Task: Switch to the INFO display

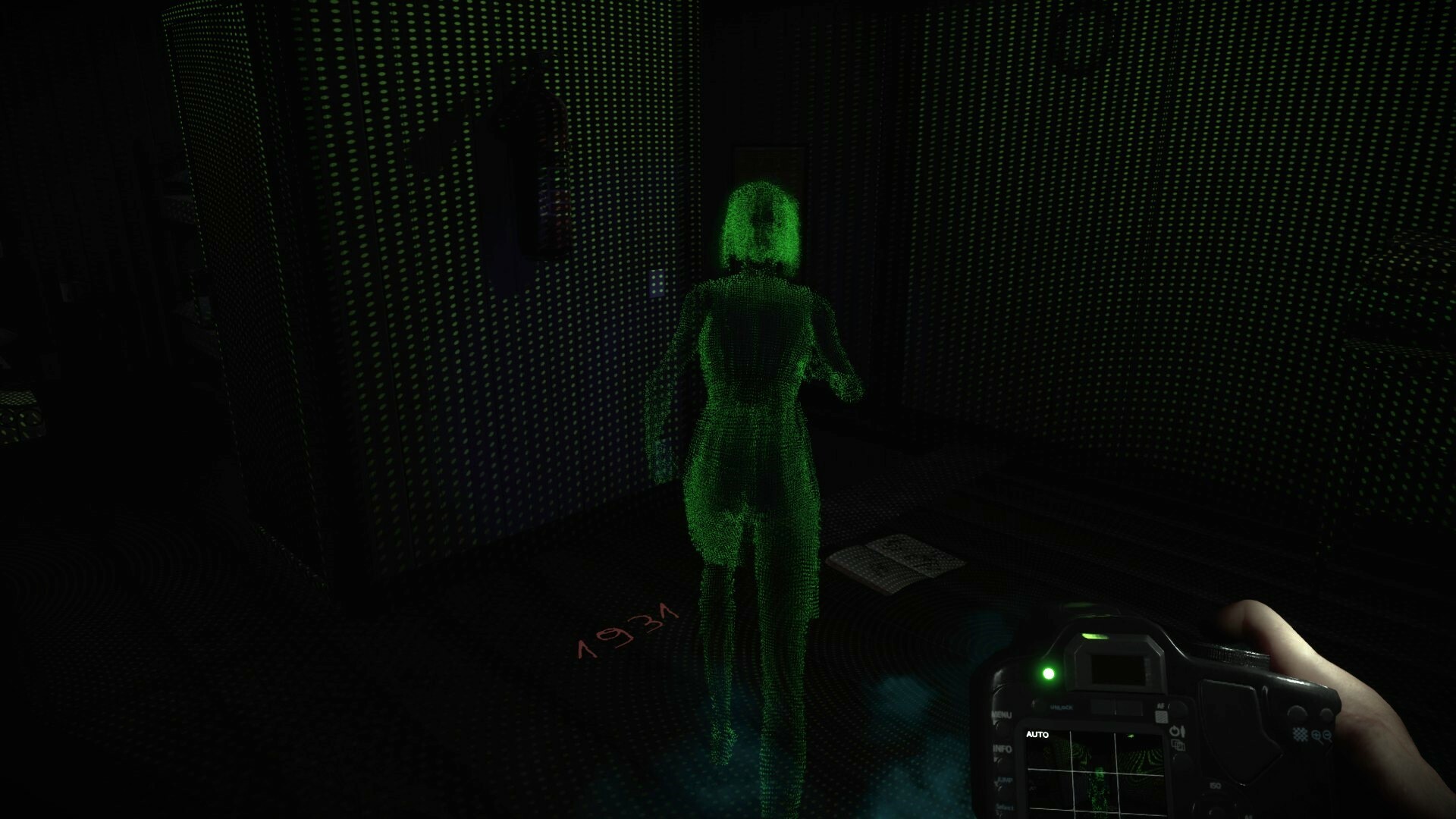Action: tap(1003, 748)
